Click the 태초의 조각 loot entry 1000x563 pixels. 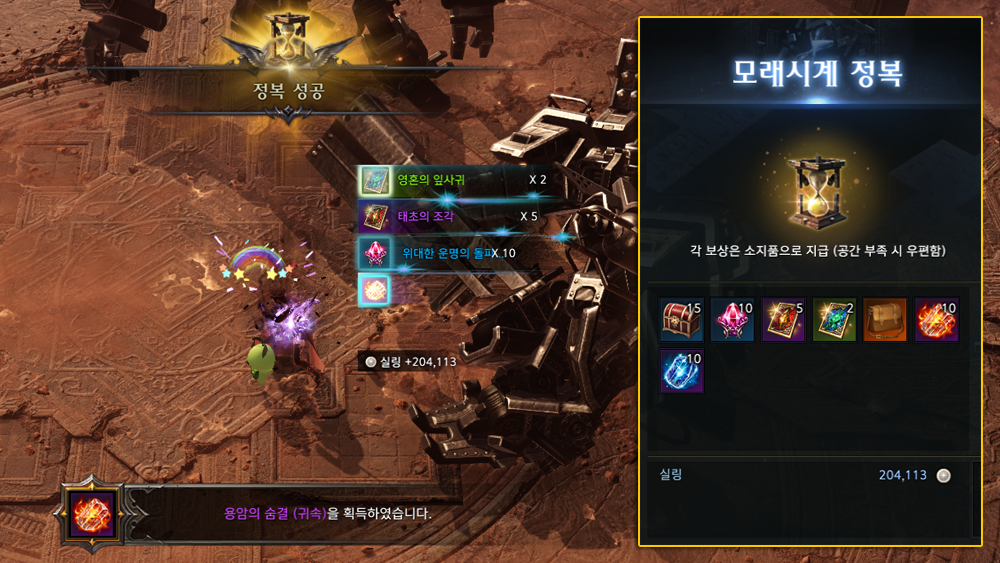pyautogui.click(x=452, y=216)
